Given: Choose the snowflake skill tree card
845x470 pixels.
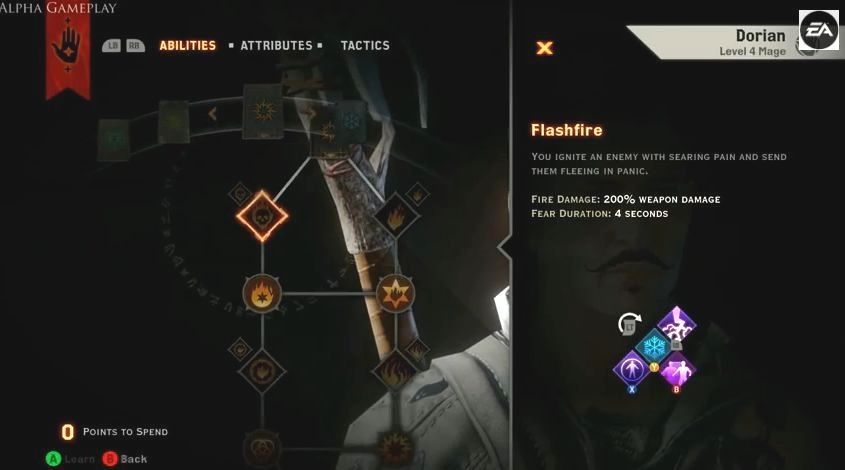Looking at the screenshot, I should [x=351, y=119].
